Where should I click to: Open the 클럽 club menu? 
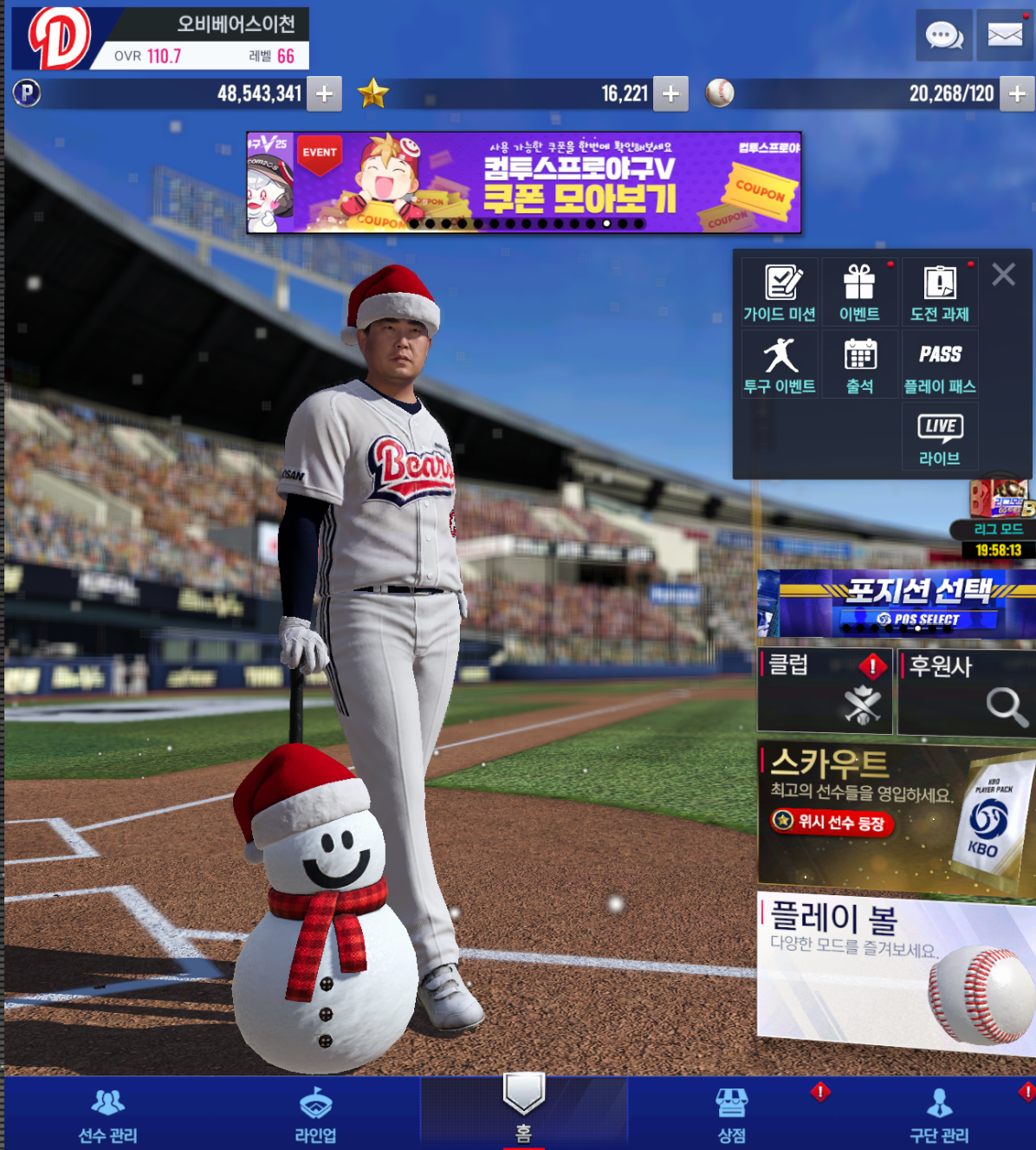point(825,692)
